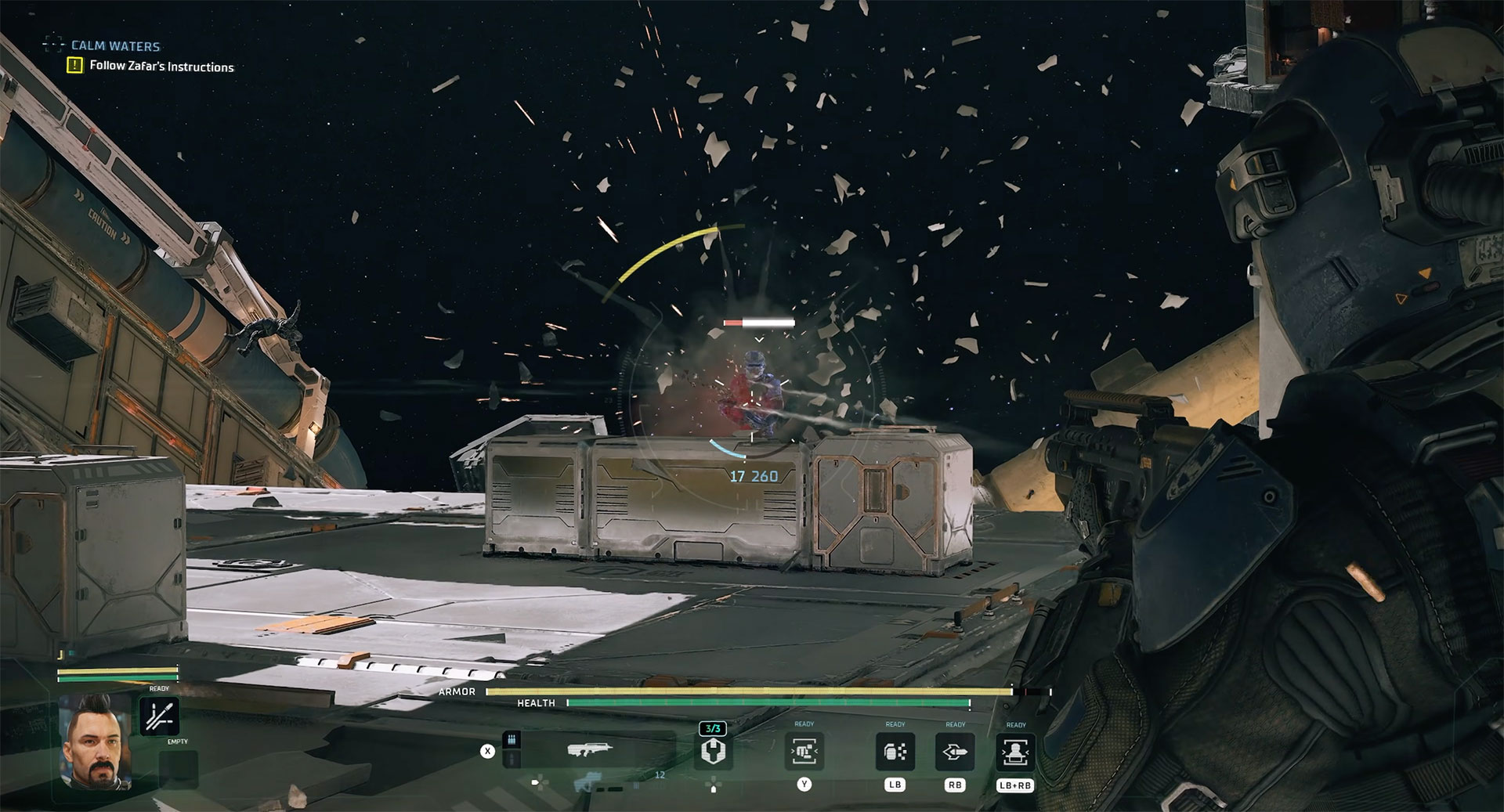1504x812 pixels.
Task: Choose the ammo type indicator beside the rifle
Action: (512, 741)
